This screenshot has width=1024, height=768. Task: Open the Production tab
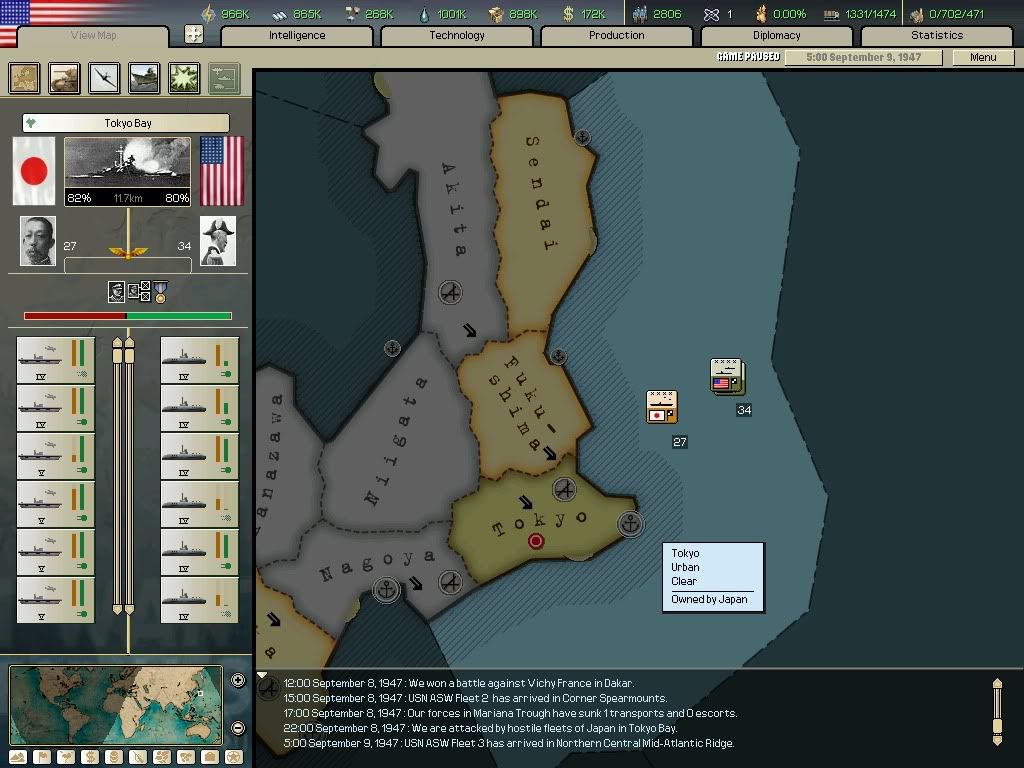click(617, 36)
